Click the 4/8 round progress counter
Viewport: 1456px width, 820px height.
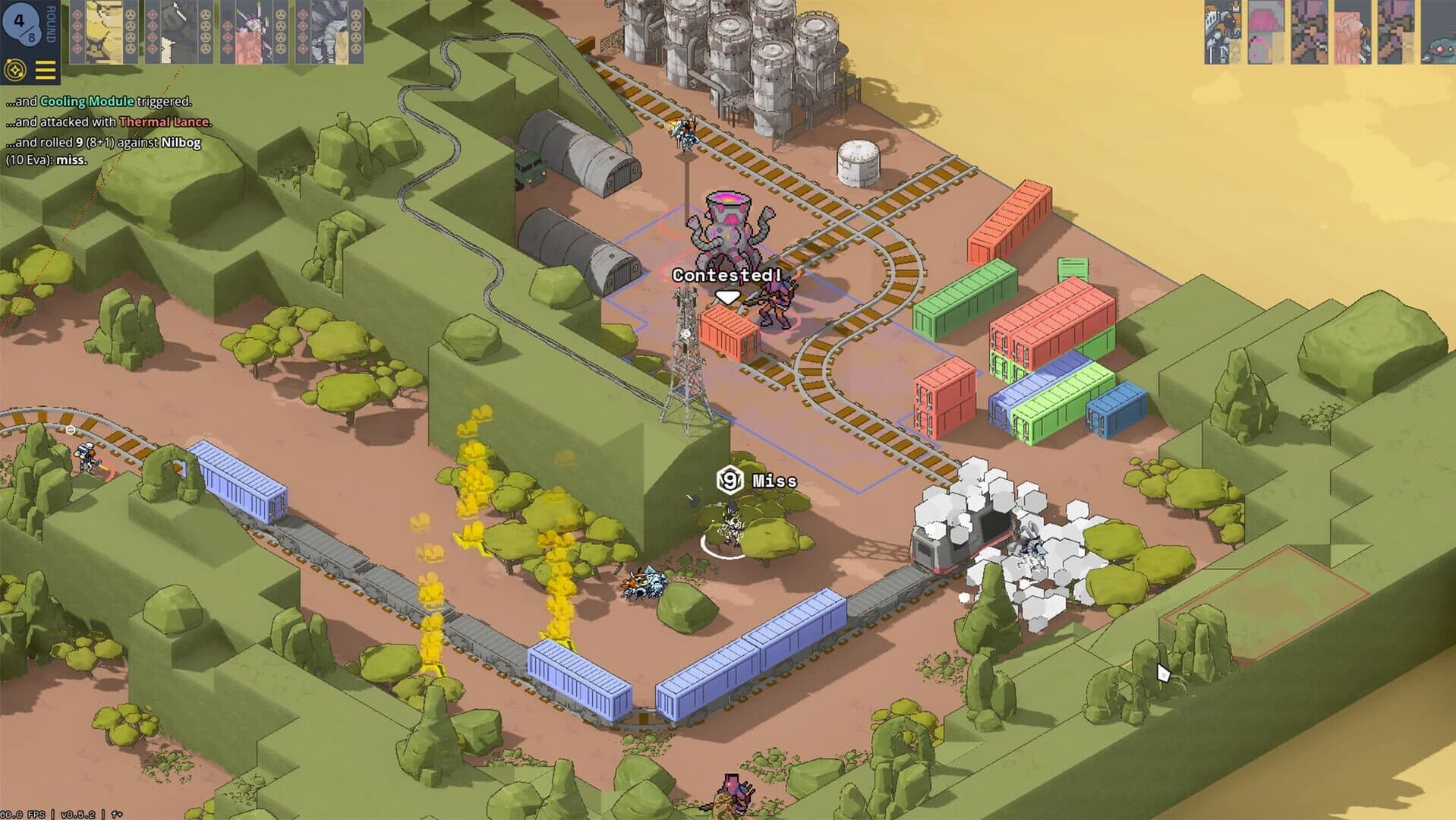click(x=23, y=23)
